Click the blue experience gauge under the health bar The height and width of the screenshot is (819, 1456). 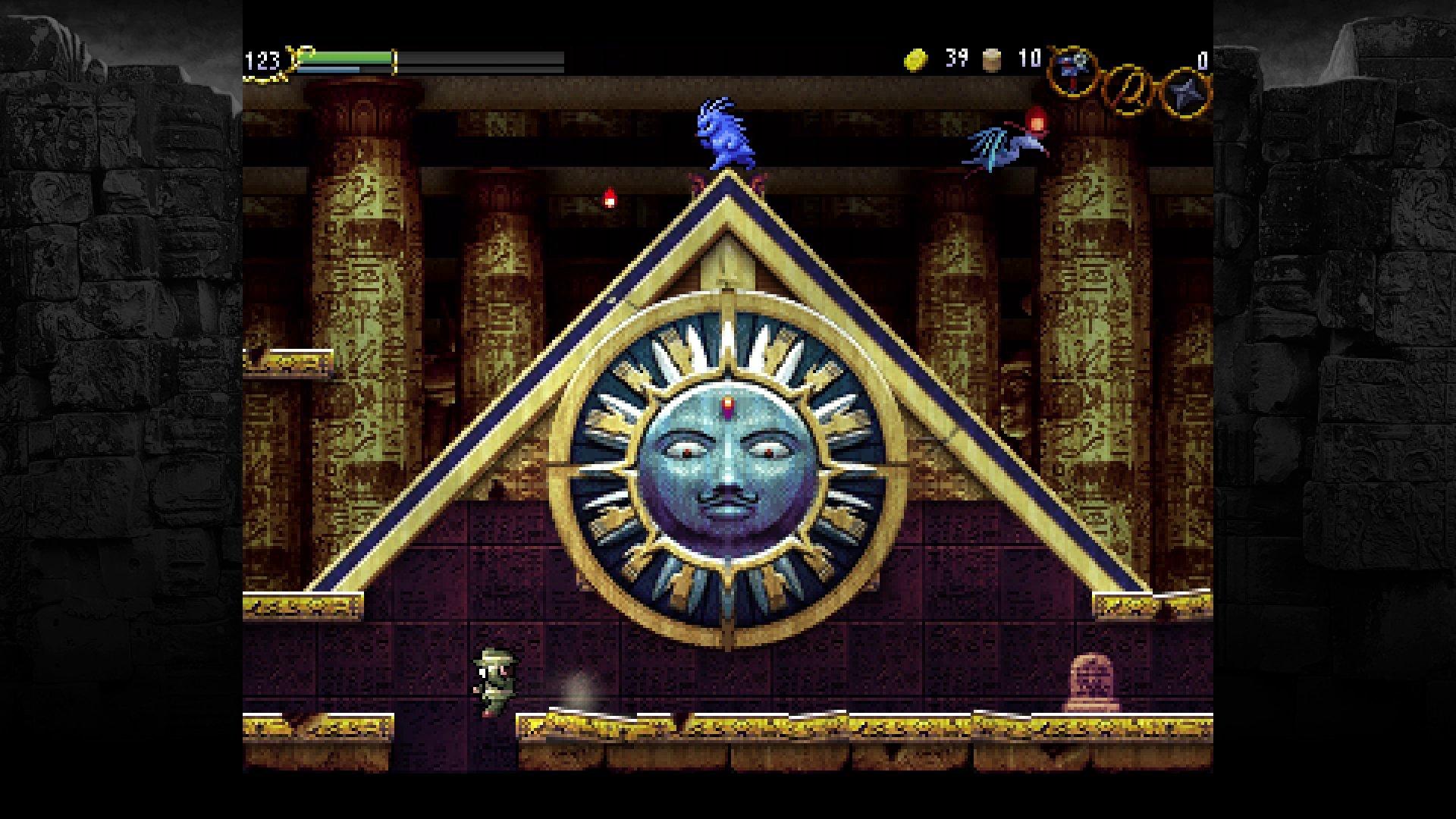point(326,69)
